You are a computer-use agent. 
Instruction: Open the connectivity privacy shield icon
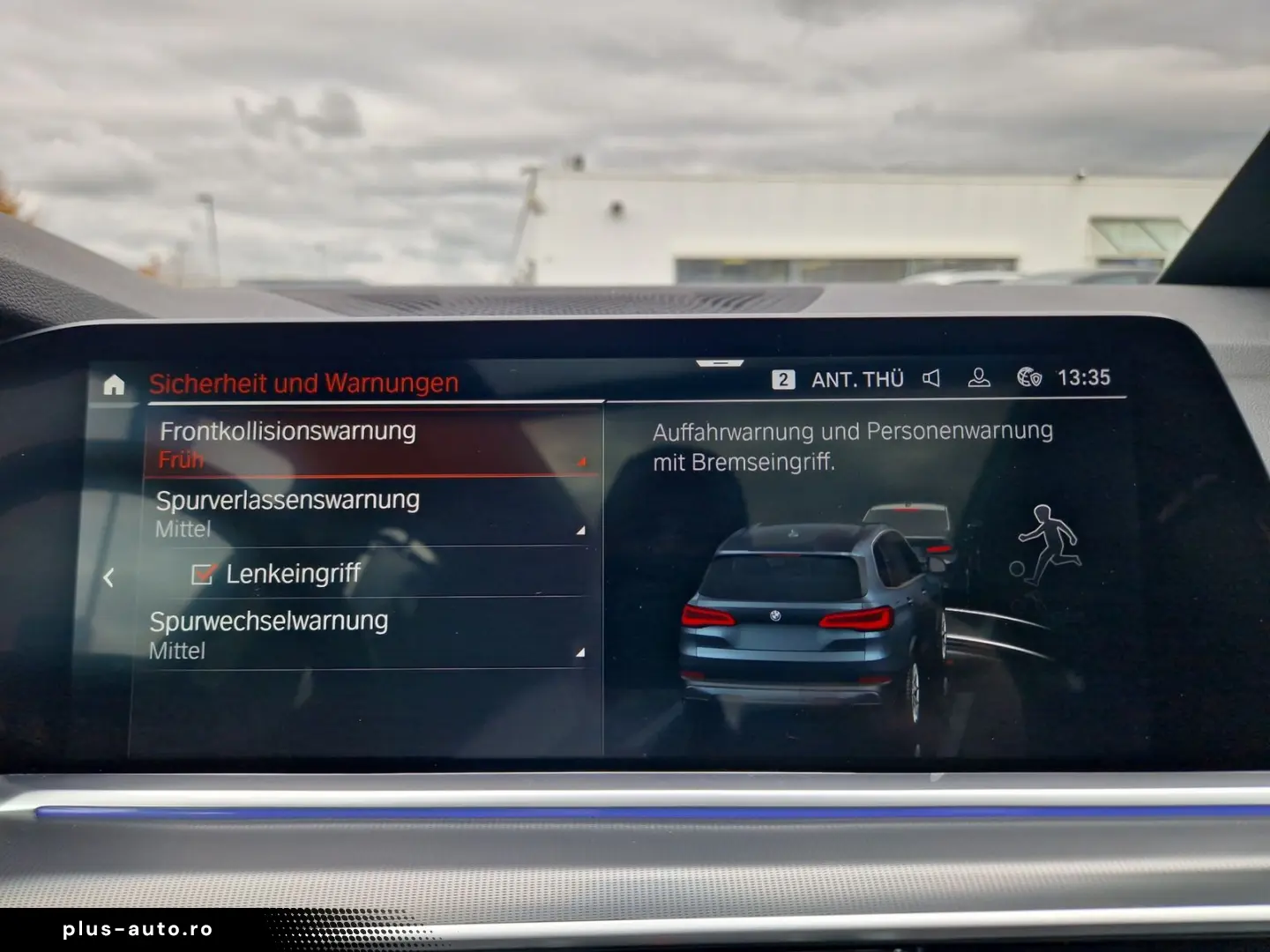point(1030,378)
